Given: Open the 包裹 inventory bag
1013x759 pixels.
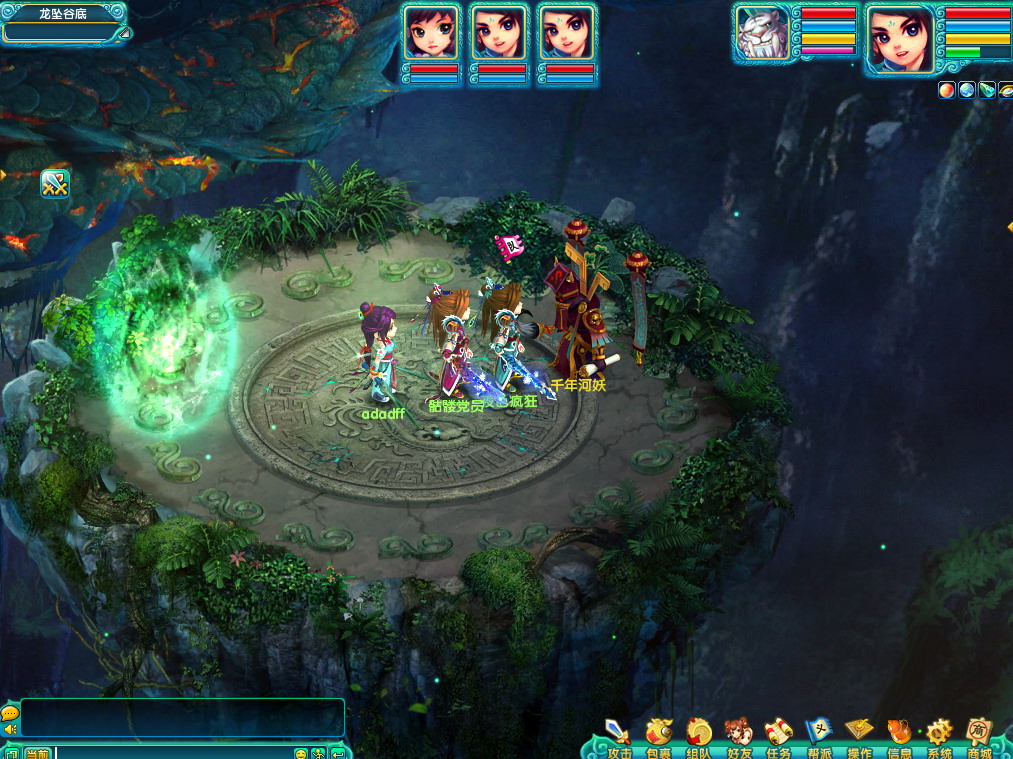Looking at the screenshot, I should (x=659, y=736).
